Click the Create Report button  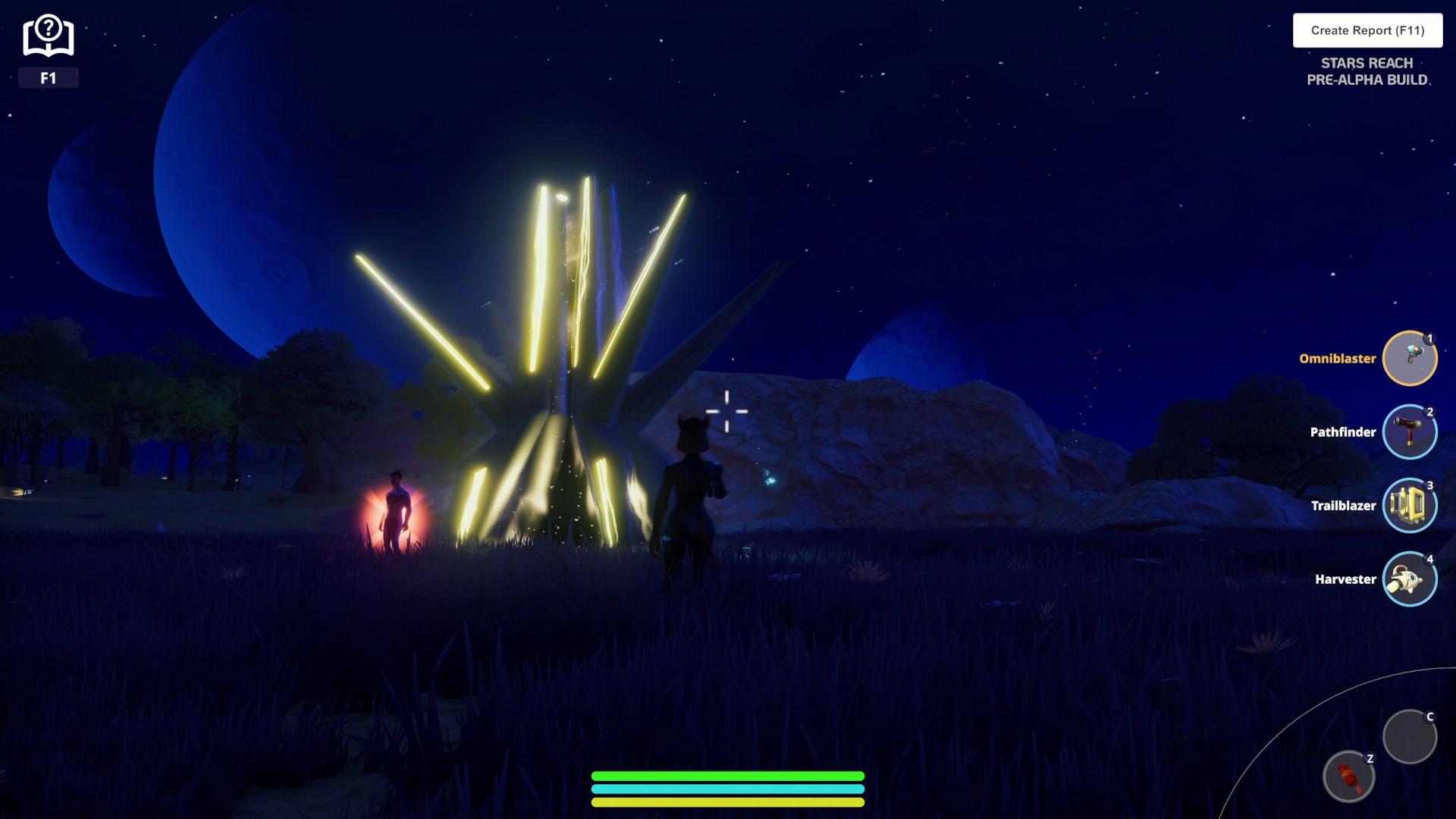(x=1367, y=30)
